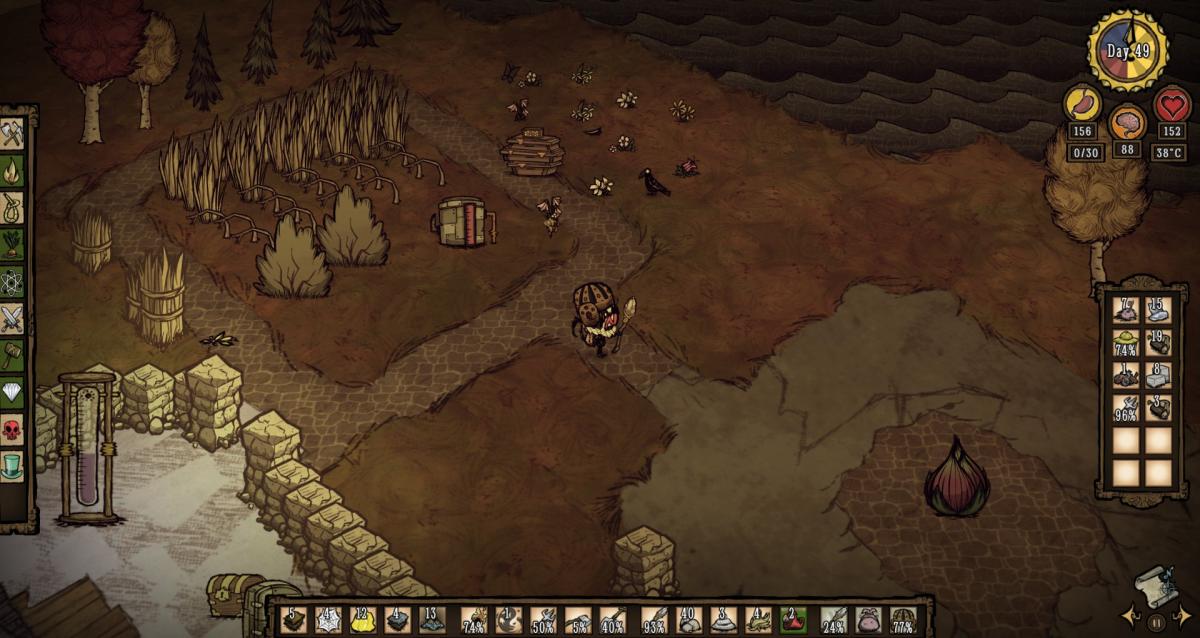1200x638 pixels.
Task: Open the Science atom crafting tab
Action: pyautogui.click(x=12, y=282)
